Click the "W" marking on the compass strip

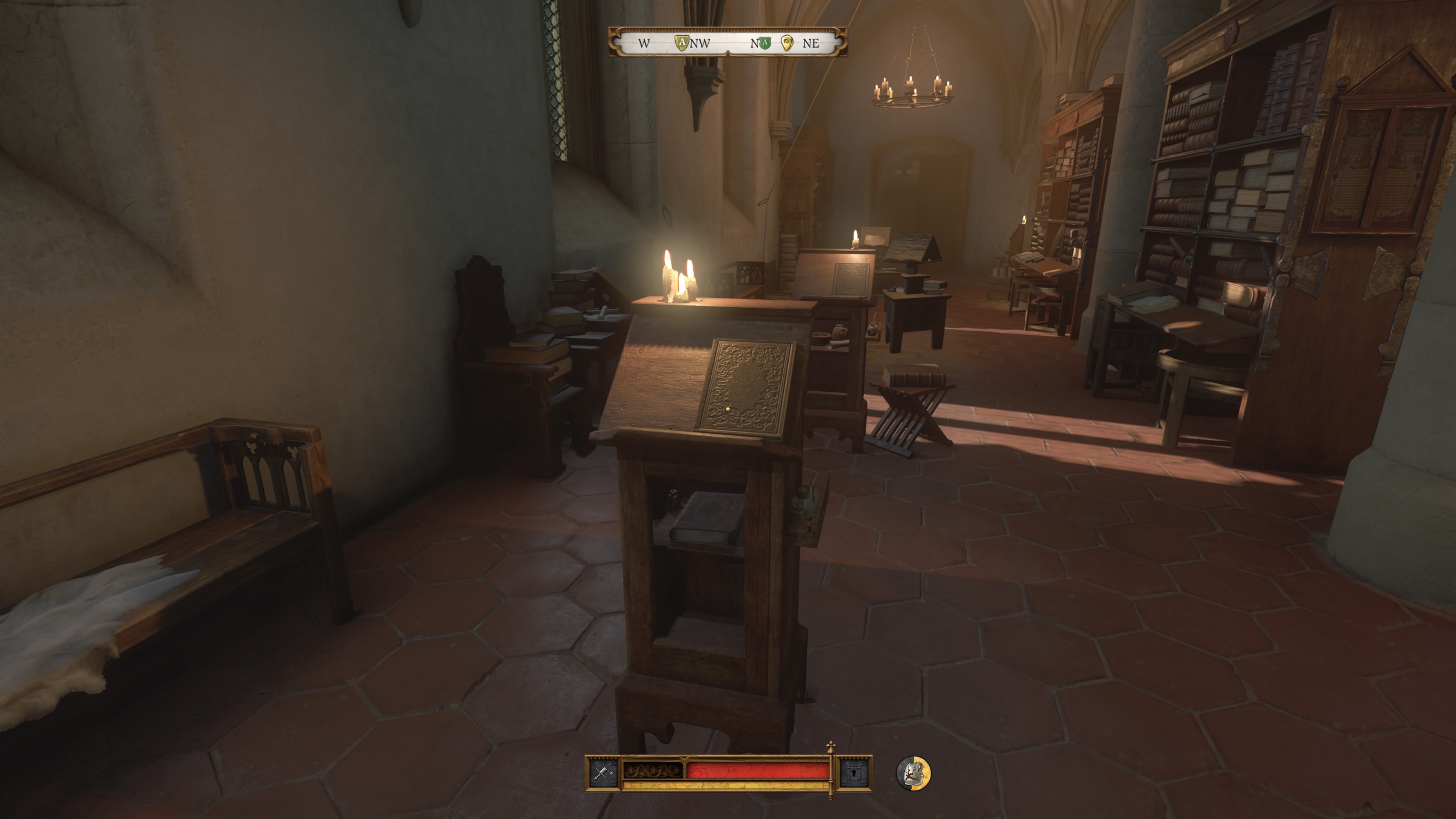coord(644,43)
